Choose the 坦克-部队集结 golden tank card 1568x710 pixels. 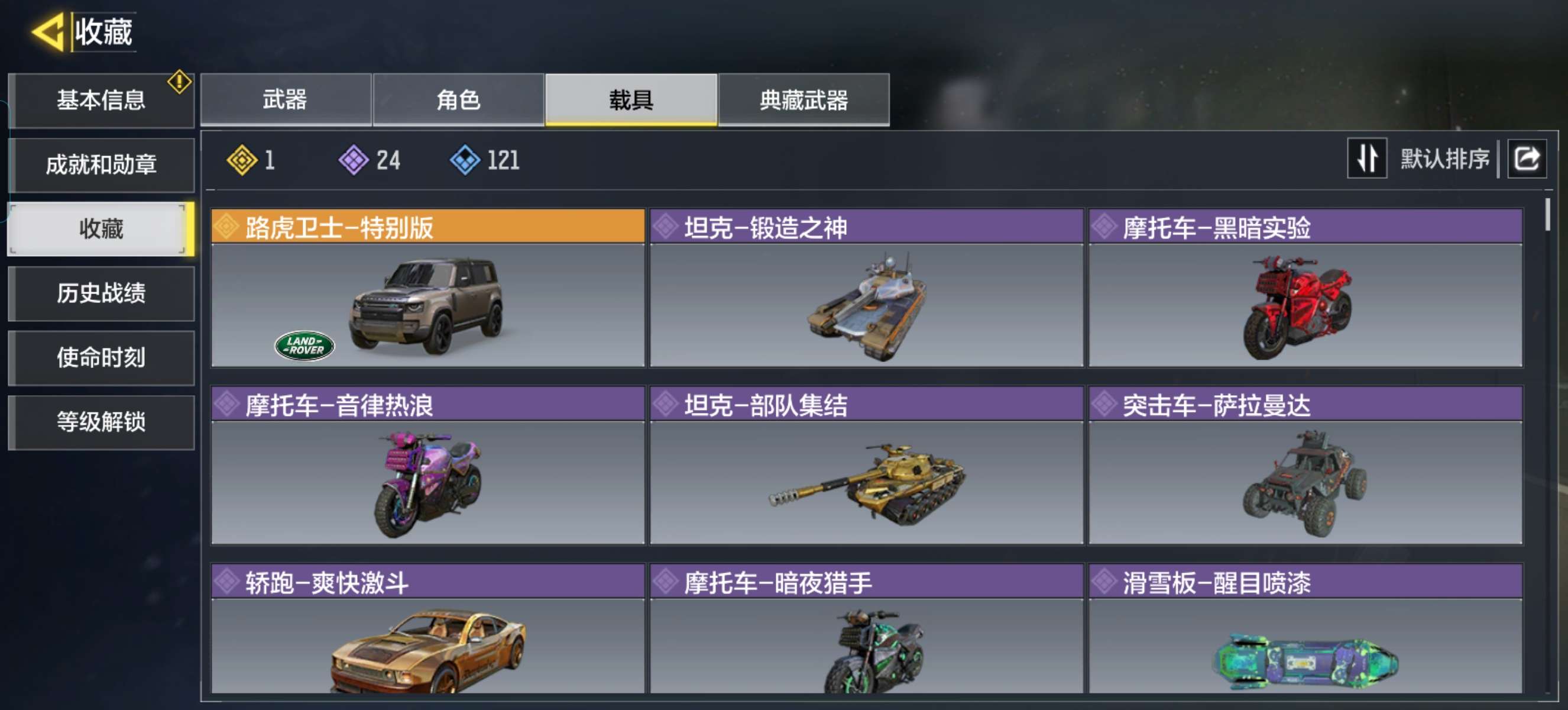coord(866,465)
